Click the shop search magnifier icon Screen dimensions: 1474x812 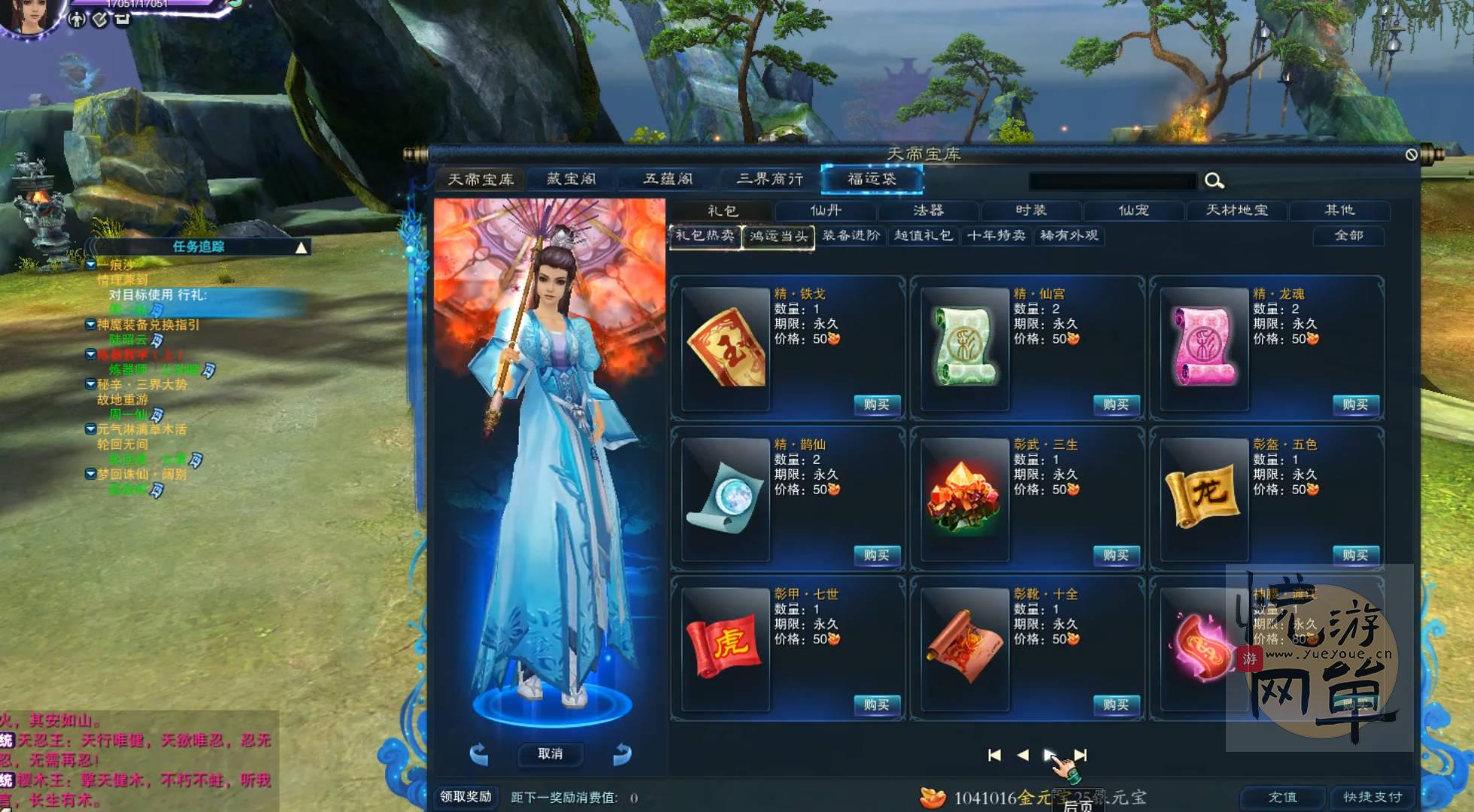tap(1214, 181)
